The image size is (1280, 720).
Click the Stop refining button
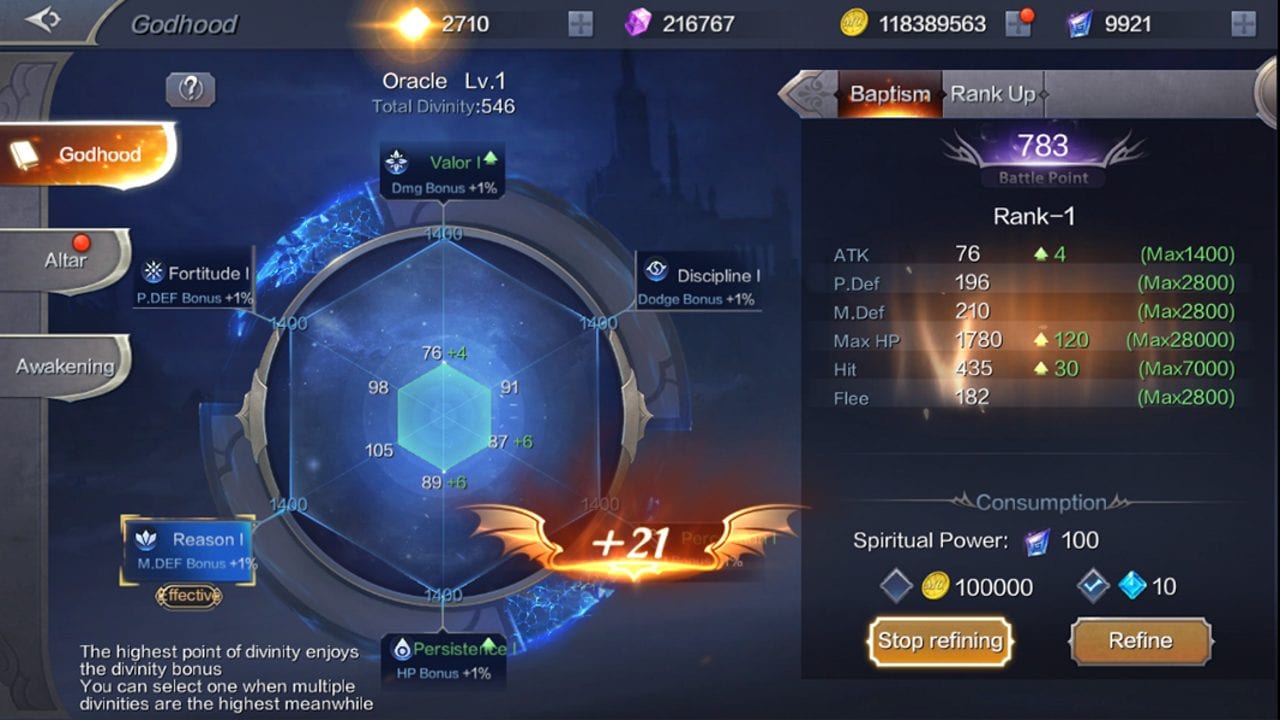(x=940, y=641)
